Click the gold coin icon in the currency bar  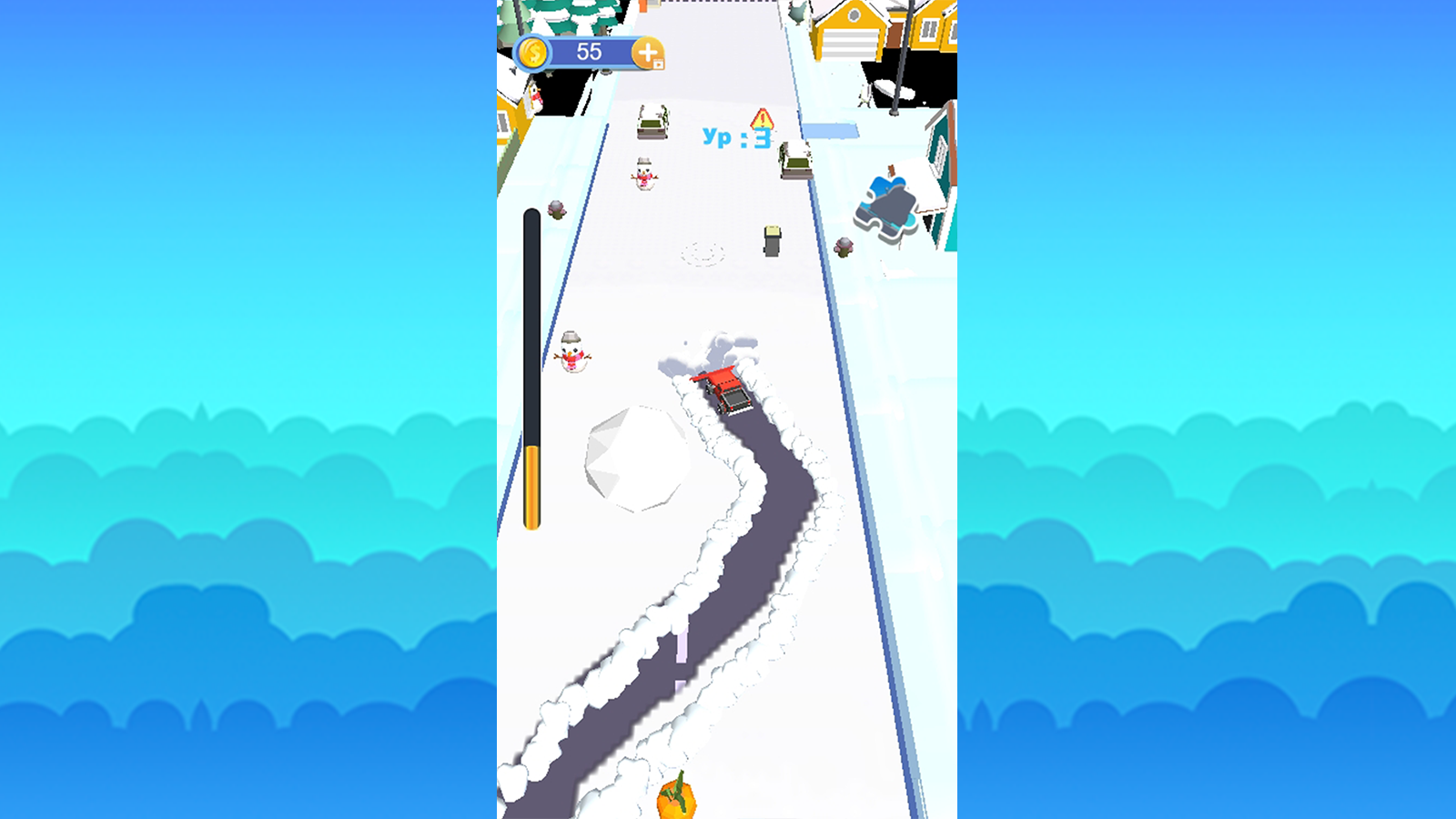click(x=532, y=52)
